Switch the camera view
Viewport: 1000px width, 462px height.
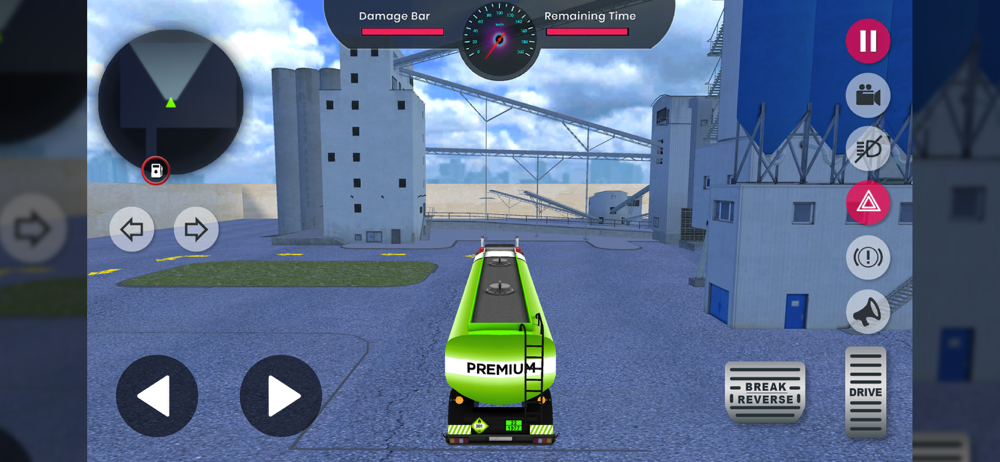867,96
